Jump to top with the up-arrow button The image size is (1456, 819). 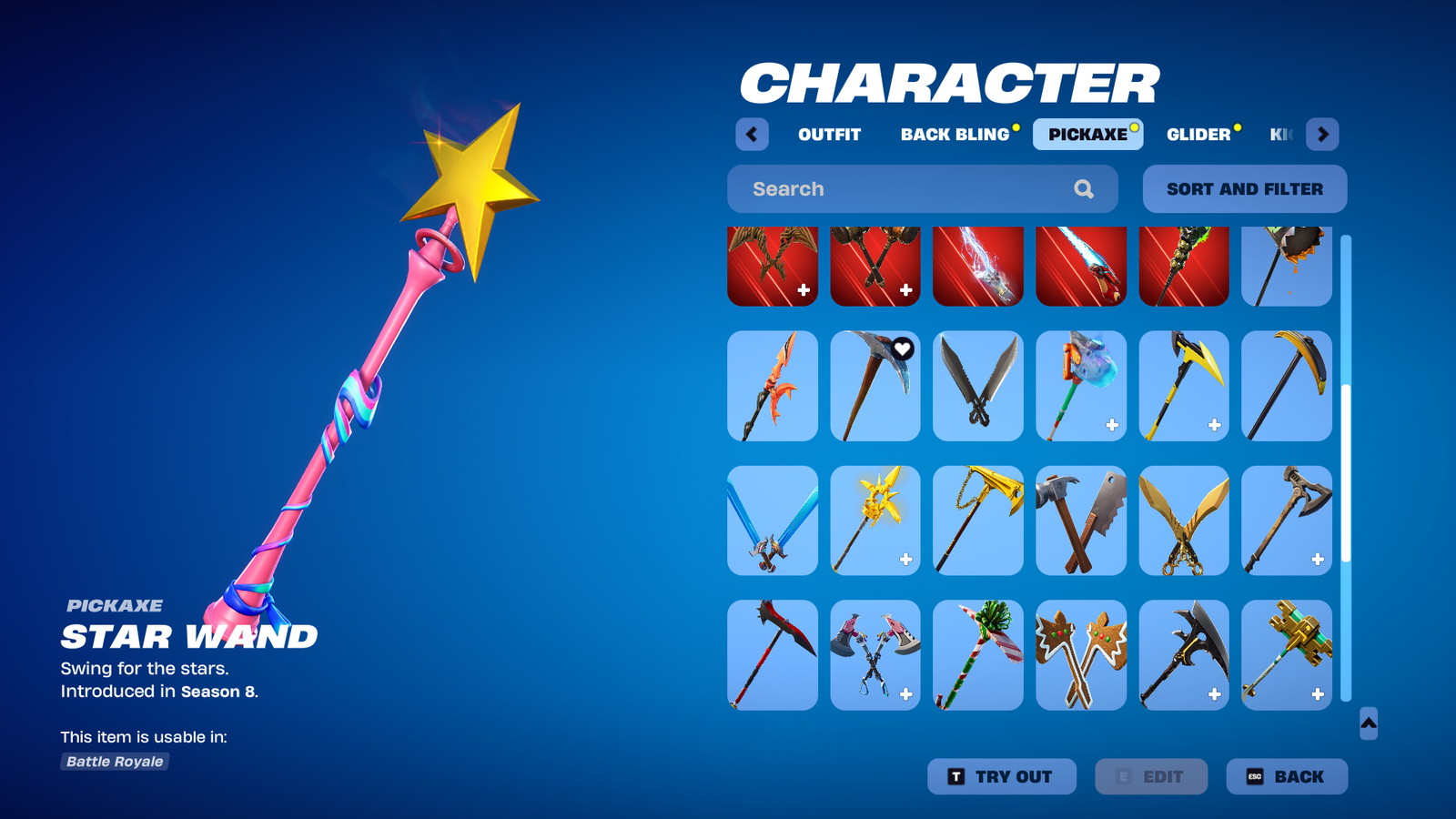tap(1368, 723)
